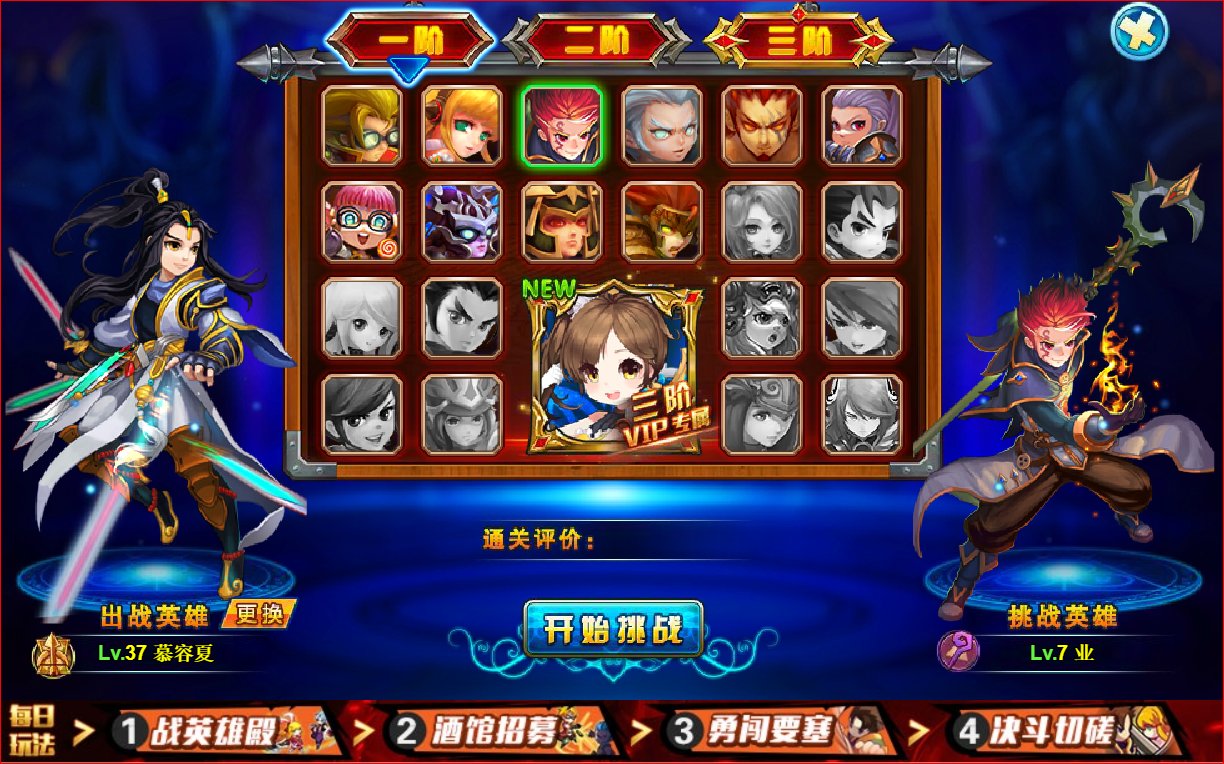Pick the purple-haired armored hero portrait
Viewport: 1224px width, 764px height.
tap(862, 125)
